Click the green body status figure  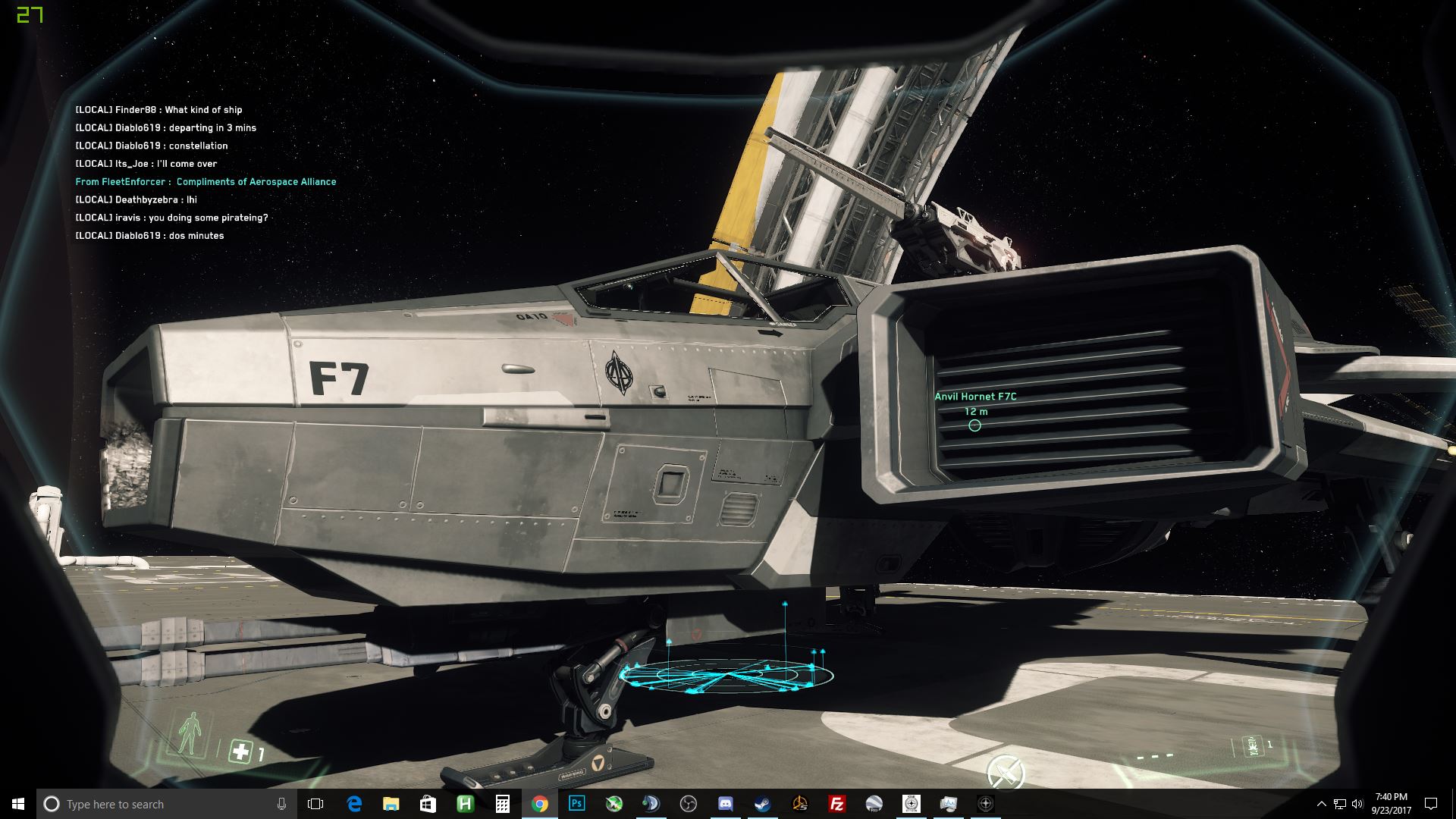(x=190, y=733)
